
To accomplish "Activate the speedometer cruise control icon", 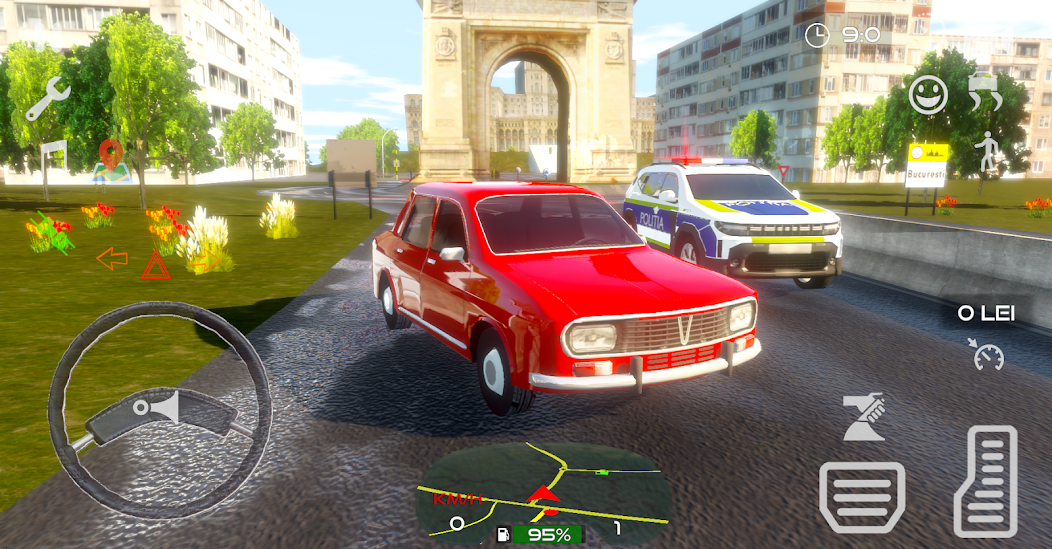I will (x=988, y=354).
